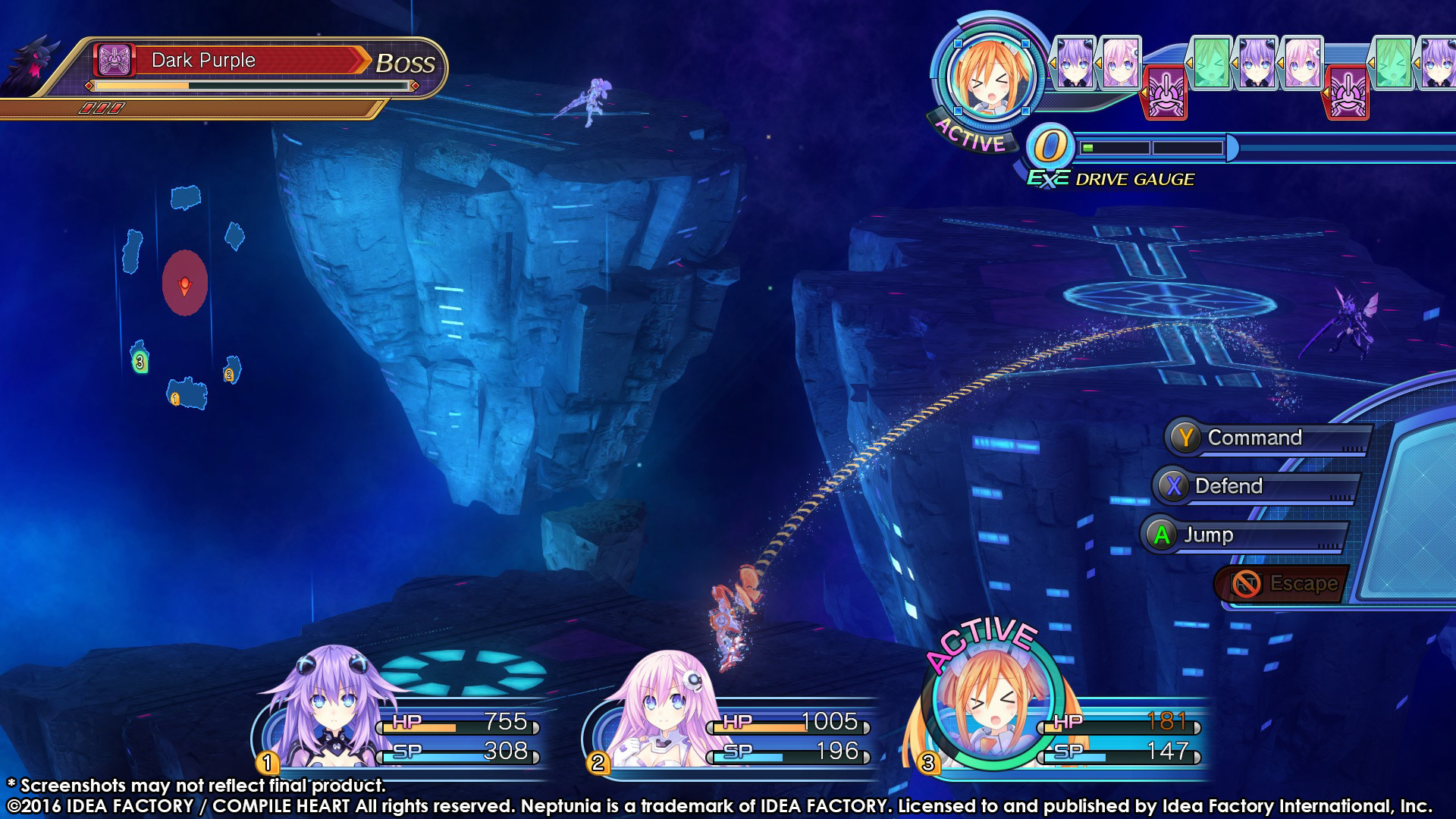Click waypoint marker 3 on the minimap
Image resolution: width=1456 pixels, height=819 pixels.
coord(140,362)
